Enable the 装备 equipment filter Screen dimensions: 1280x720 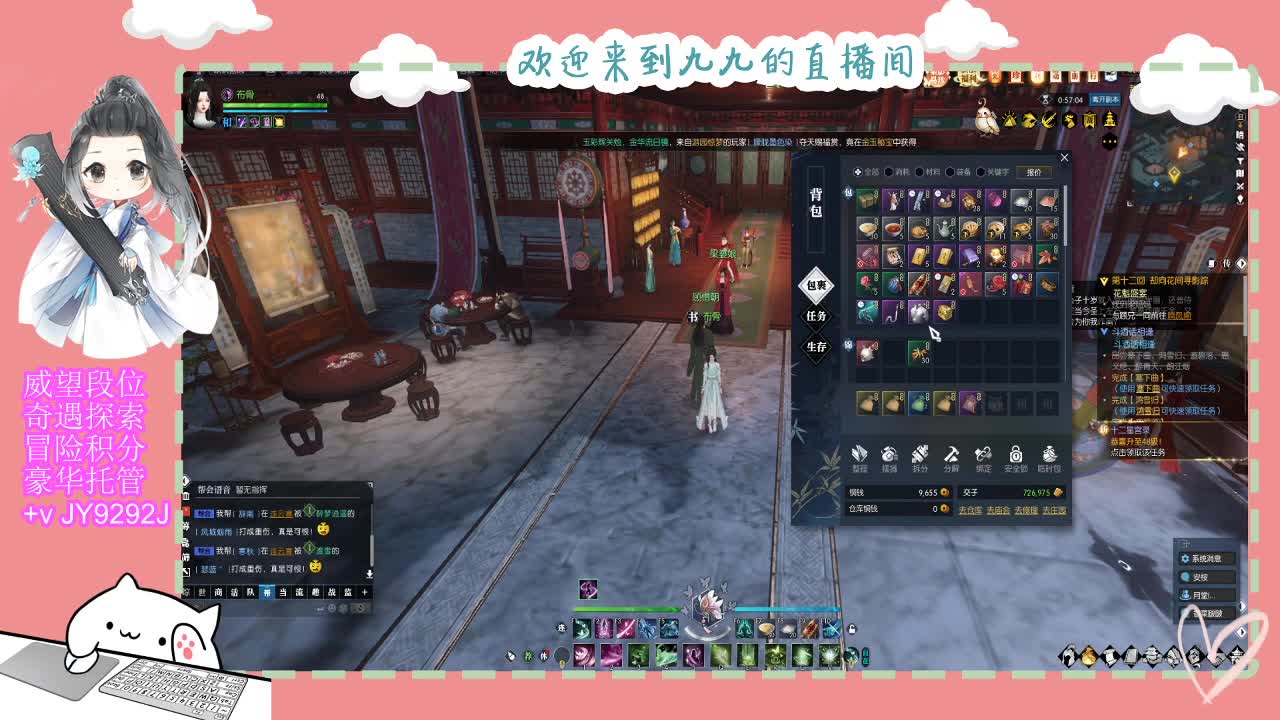click(952, 171)
